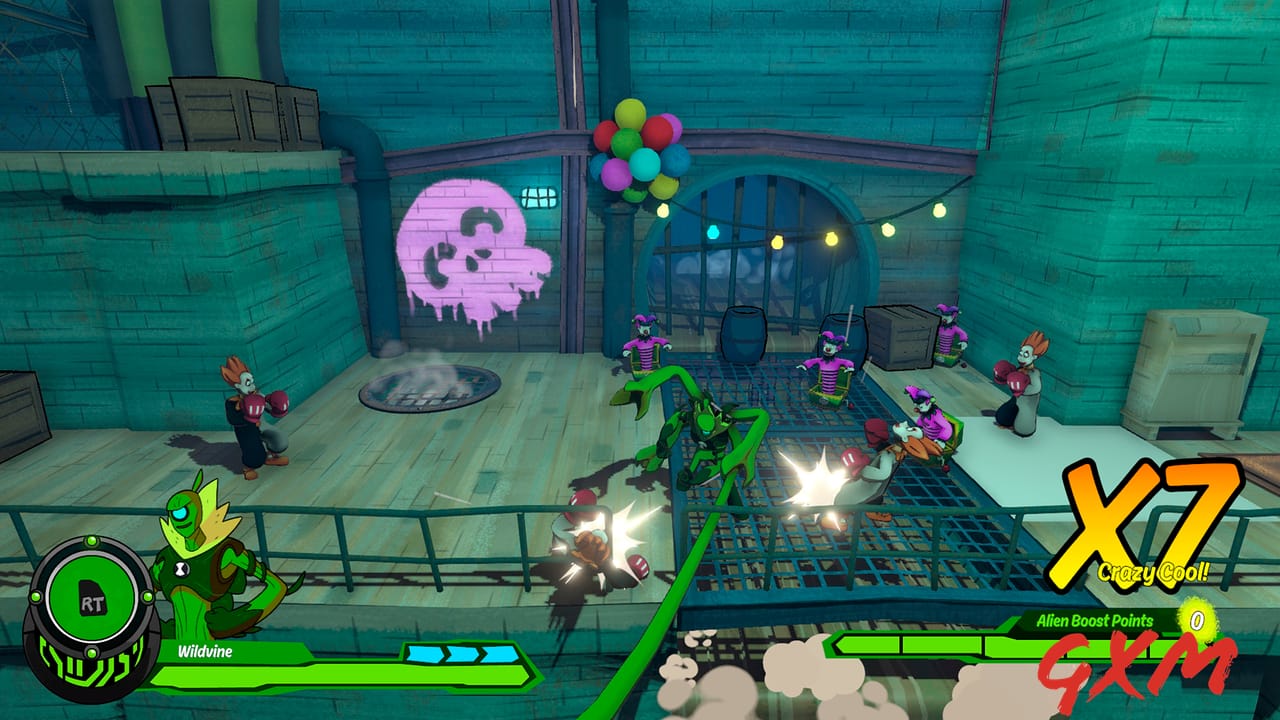Click the Alien Boost Points label

[x=1095, y=620]
